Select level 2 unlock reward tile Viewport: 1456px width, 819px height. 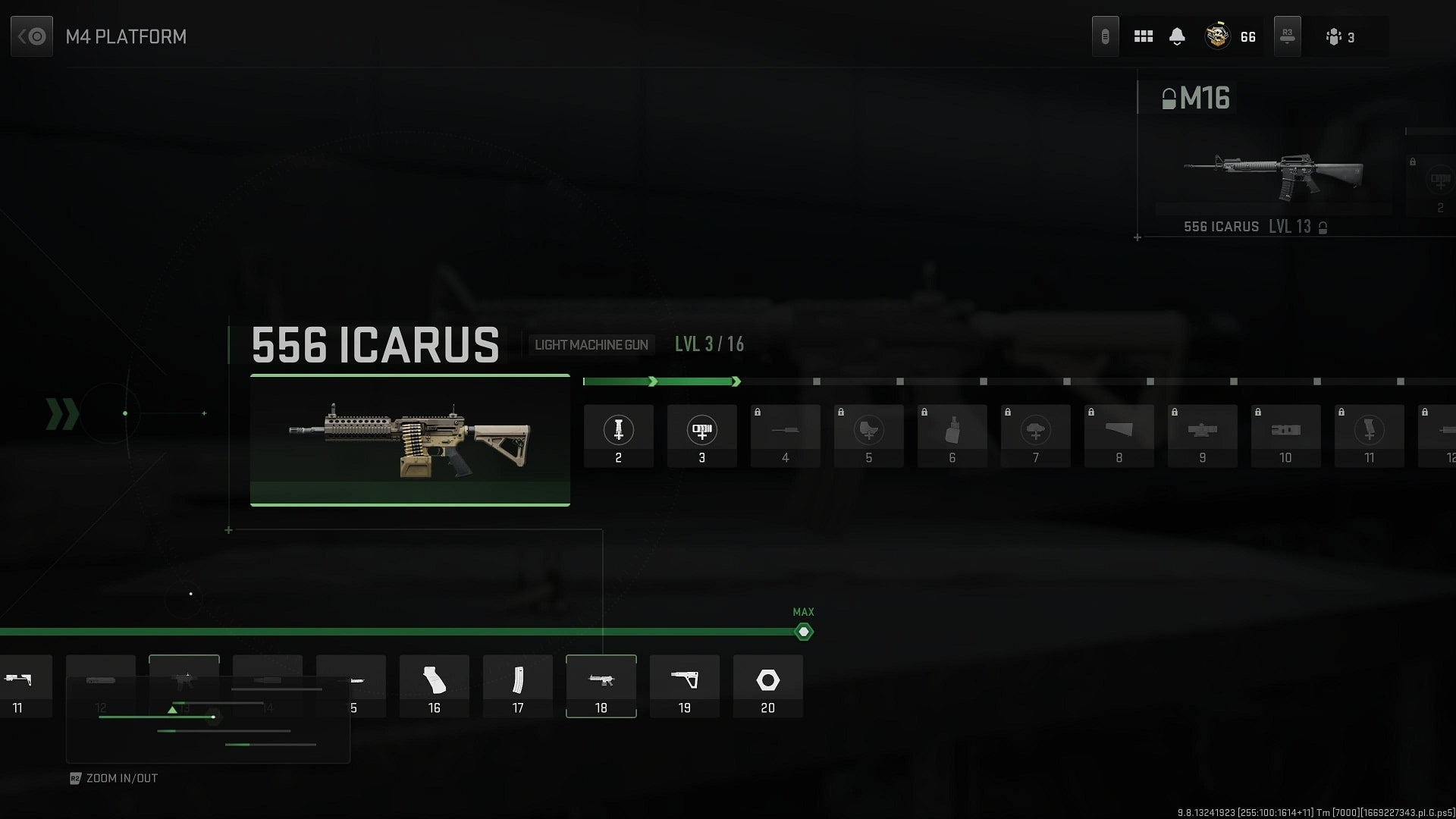pos(618,436)
